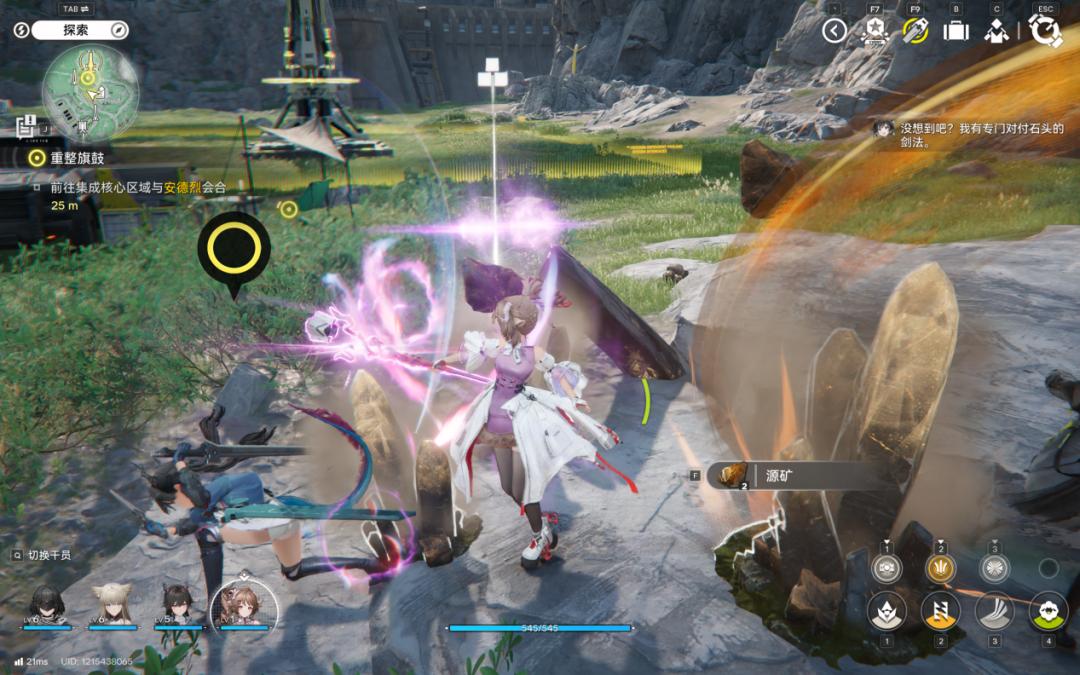The image size is (1080, 675).
Task: Open the star hexagon event menu
Action: coord(874,31)
